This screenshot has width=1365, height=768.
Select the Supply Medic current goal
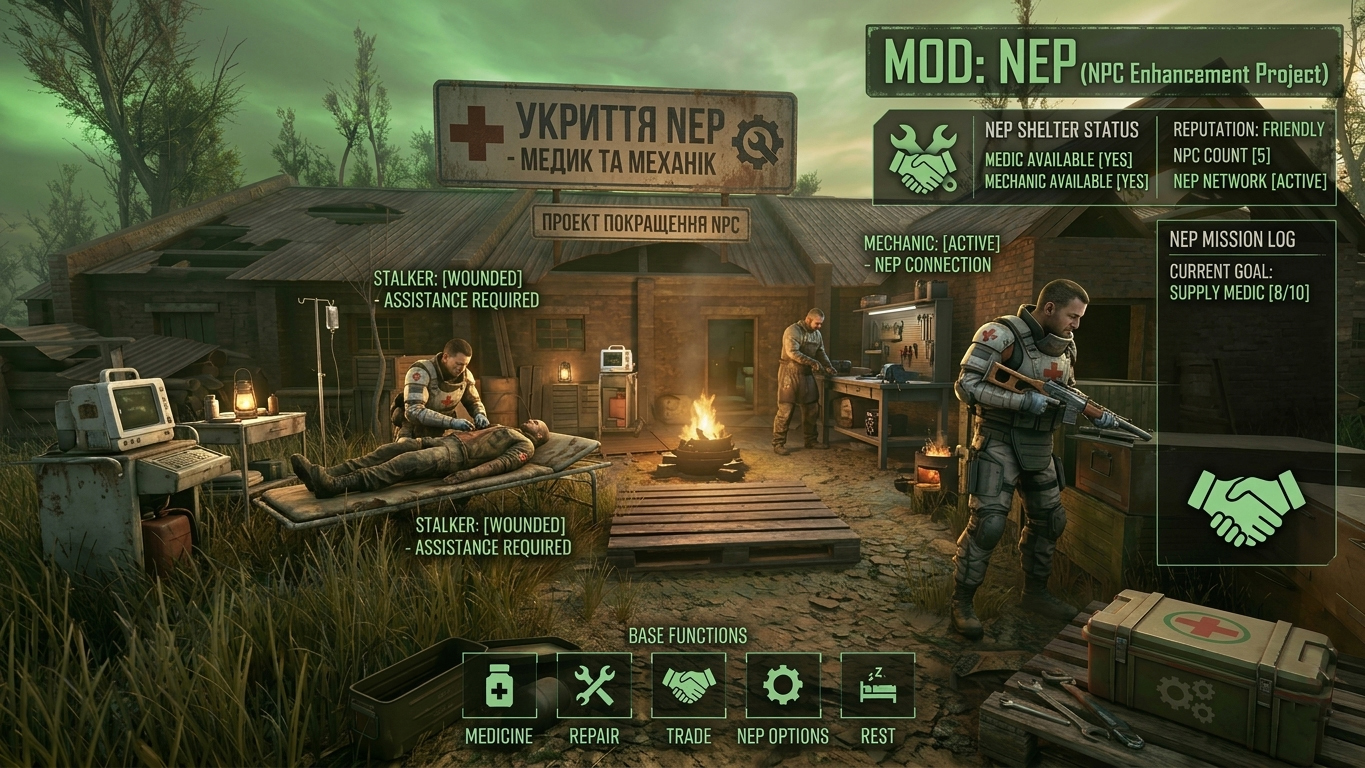pyautogui.click(x=1239, y=293)
